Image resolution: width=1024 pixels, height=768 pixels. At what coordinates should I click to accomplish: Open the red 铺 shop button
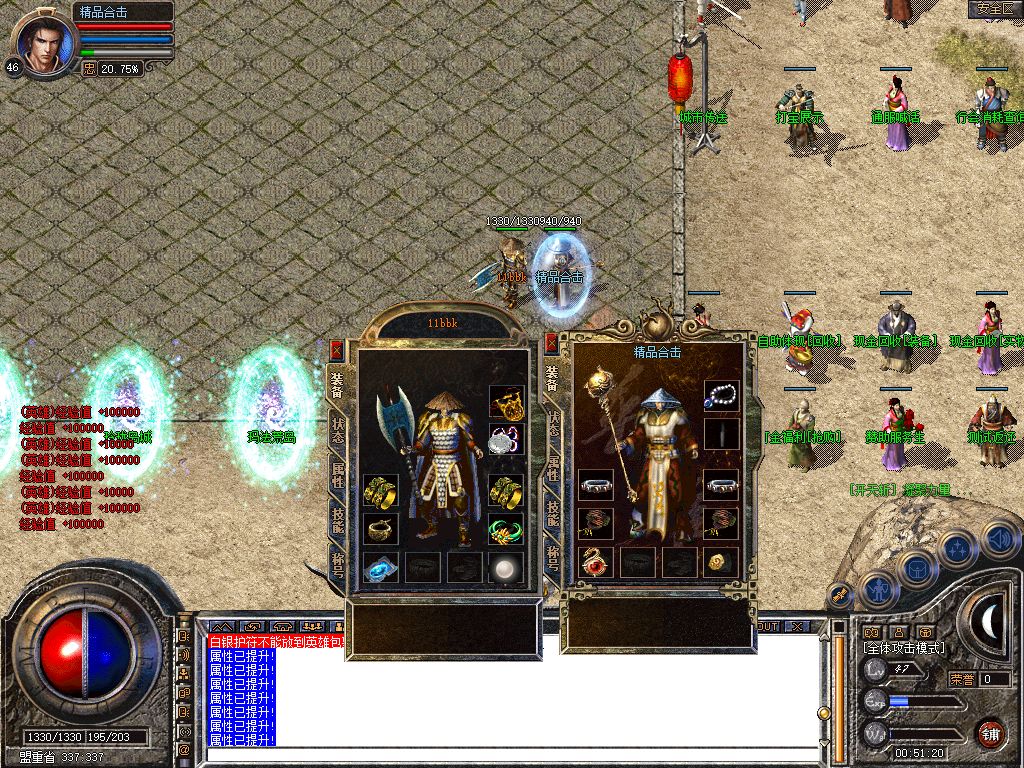point(989,733)
